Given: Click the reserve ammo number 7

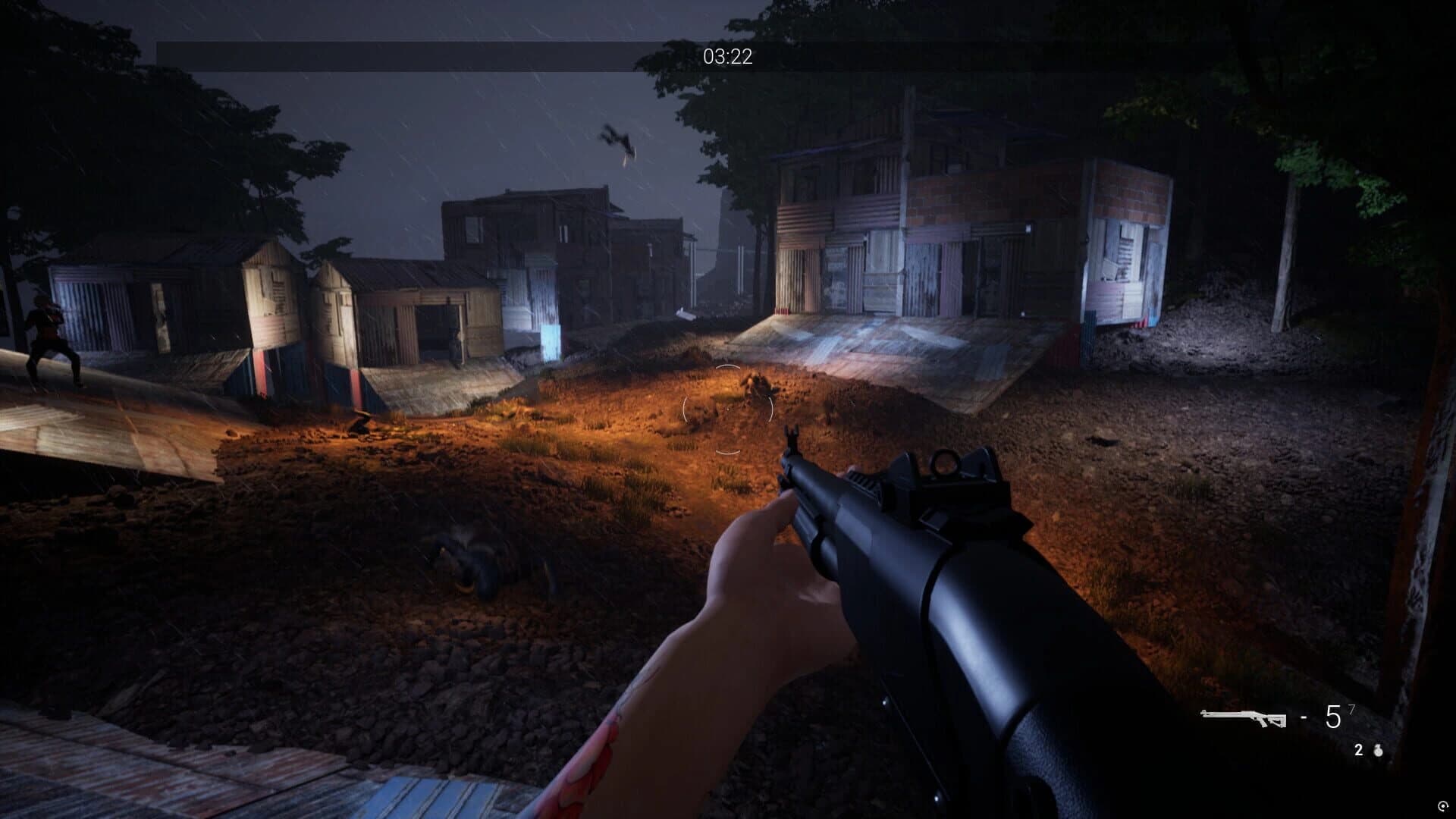Looking at the screenshot, I should (1351, 708).
